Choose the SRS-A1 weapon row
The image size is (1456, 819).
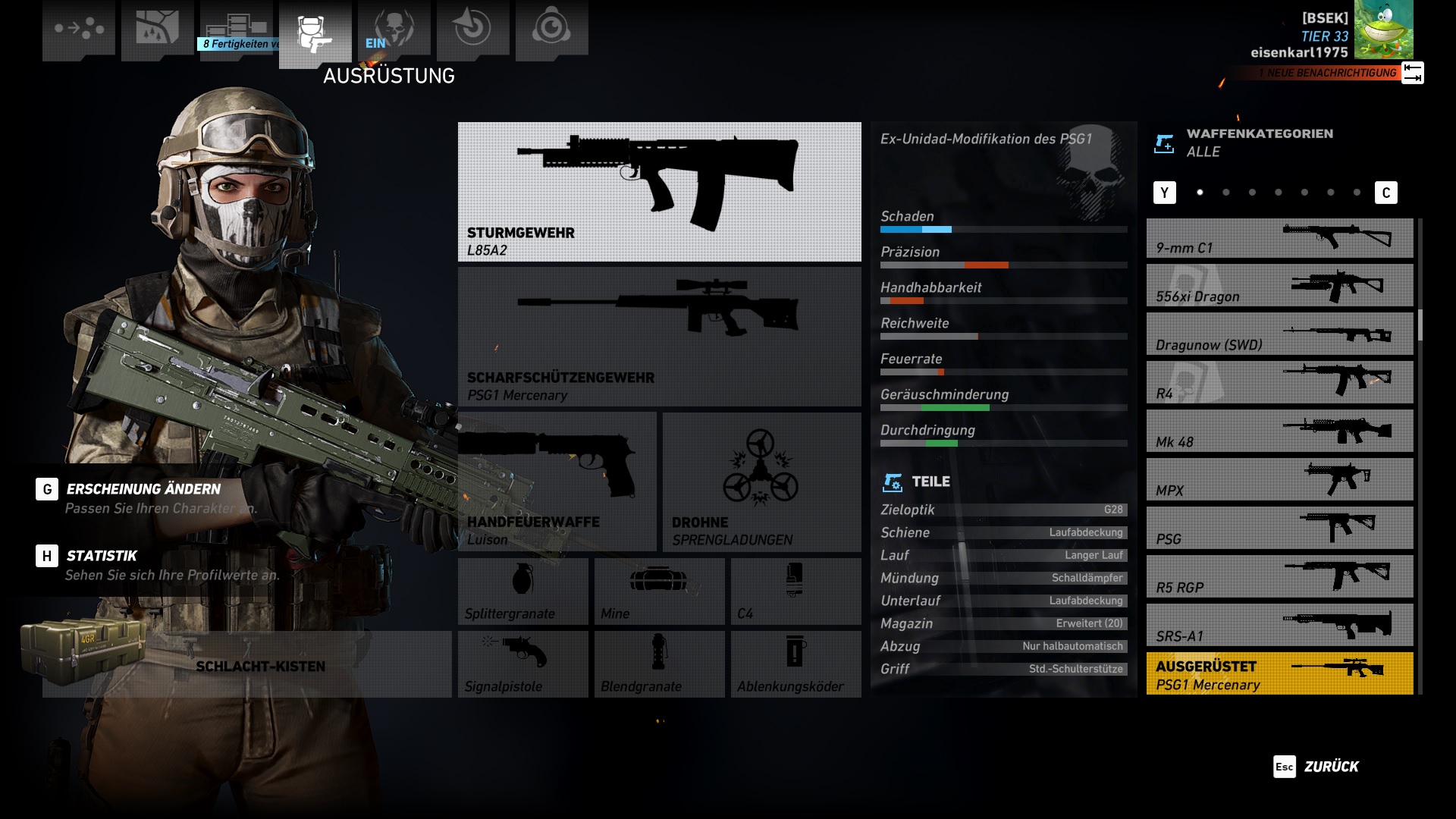coord(1279,626)
